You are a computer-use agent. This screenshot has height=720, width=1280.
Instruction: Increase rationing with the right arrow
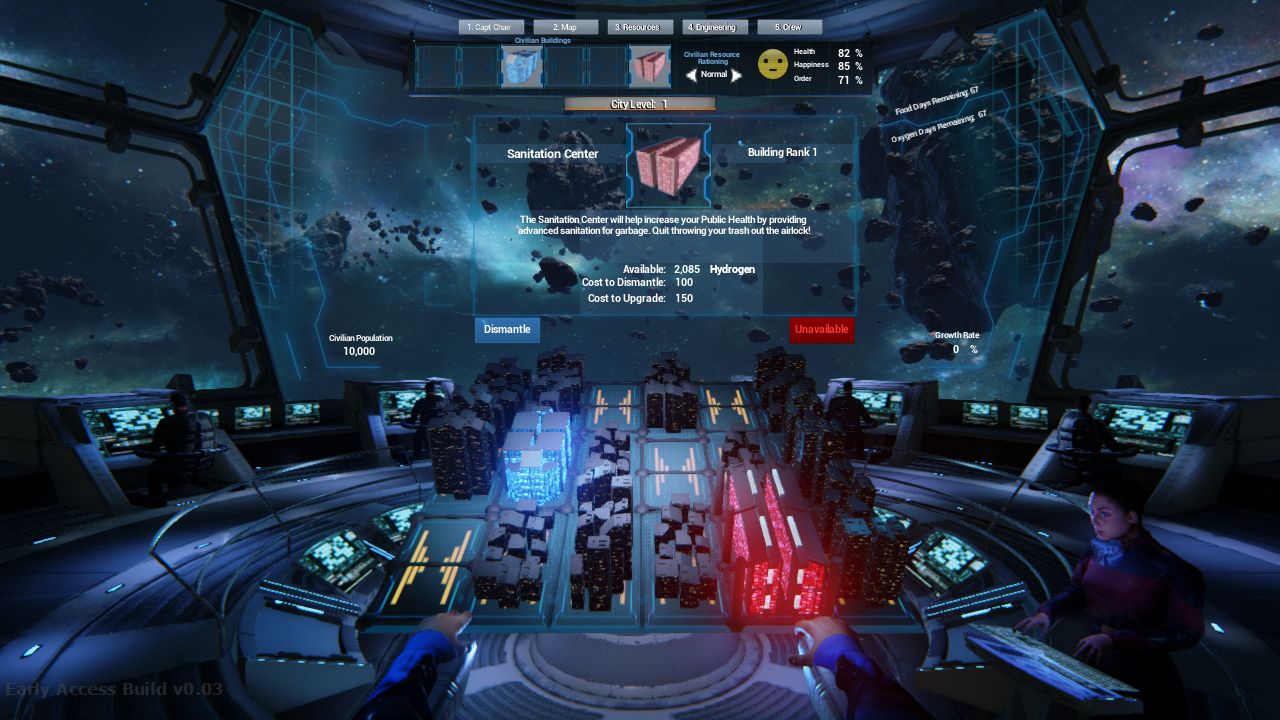737,75
